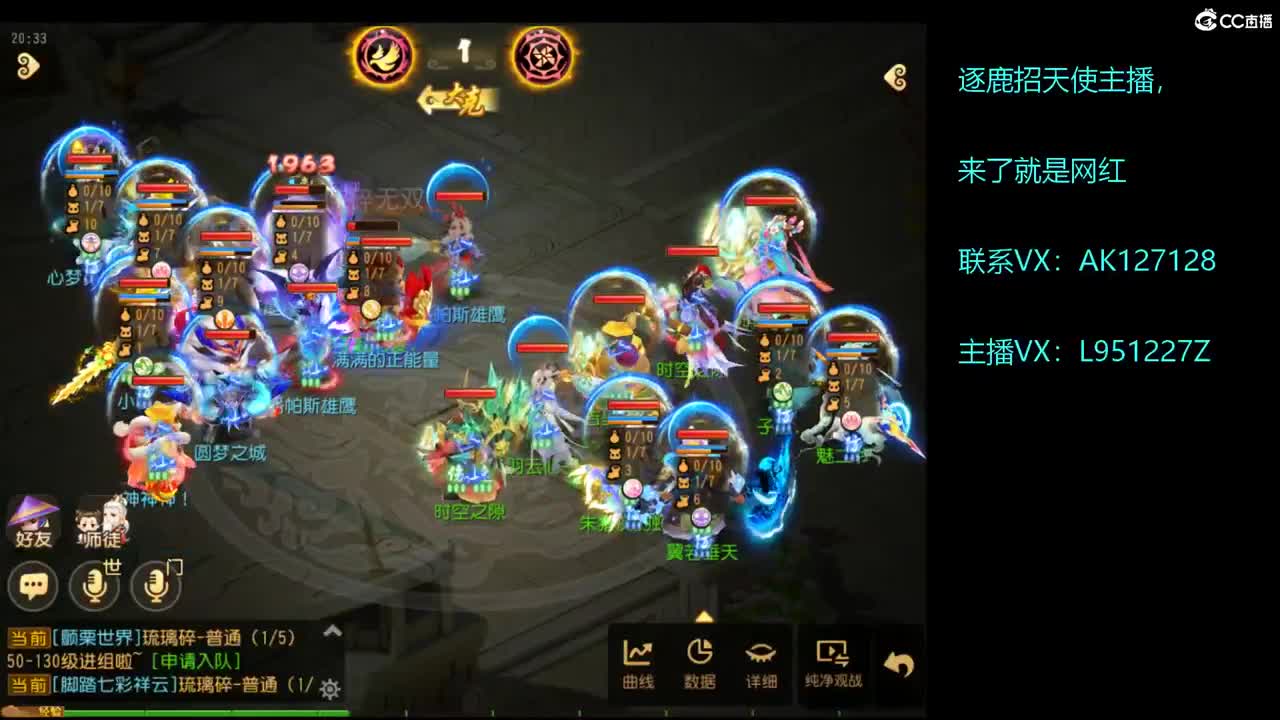
Task: Enable 纯净观战 pure spectator mode
Action: [833, 656]
